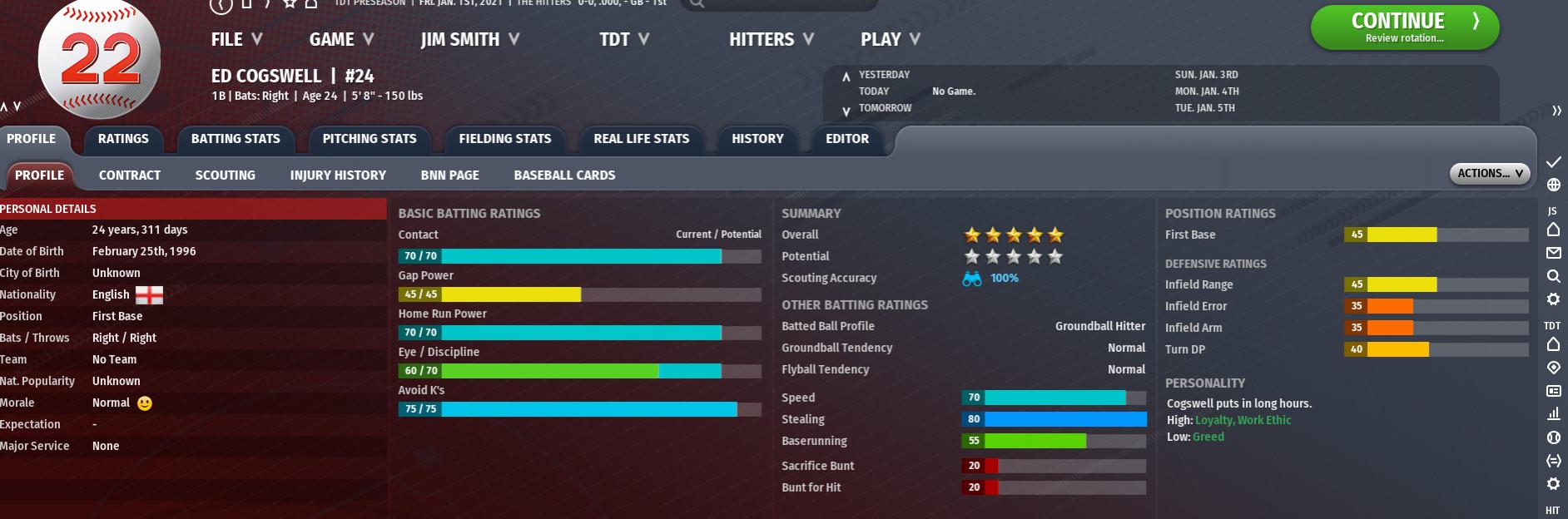Image resolution: width=1568 pixels, height=519 pixels.
Task: Switch to the Ratings tab
Action: click(x=123, y=139)
